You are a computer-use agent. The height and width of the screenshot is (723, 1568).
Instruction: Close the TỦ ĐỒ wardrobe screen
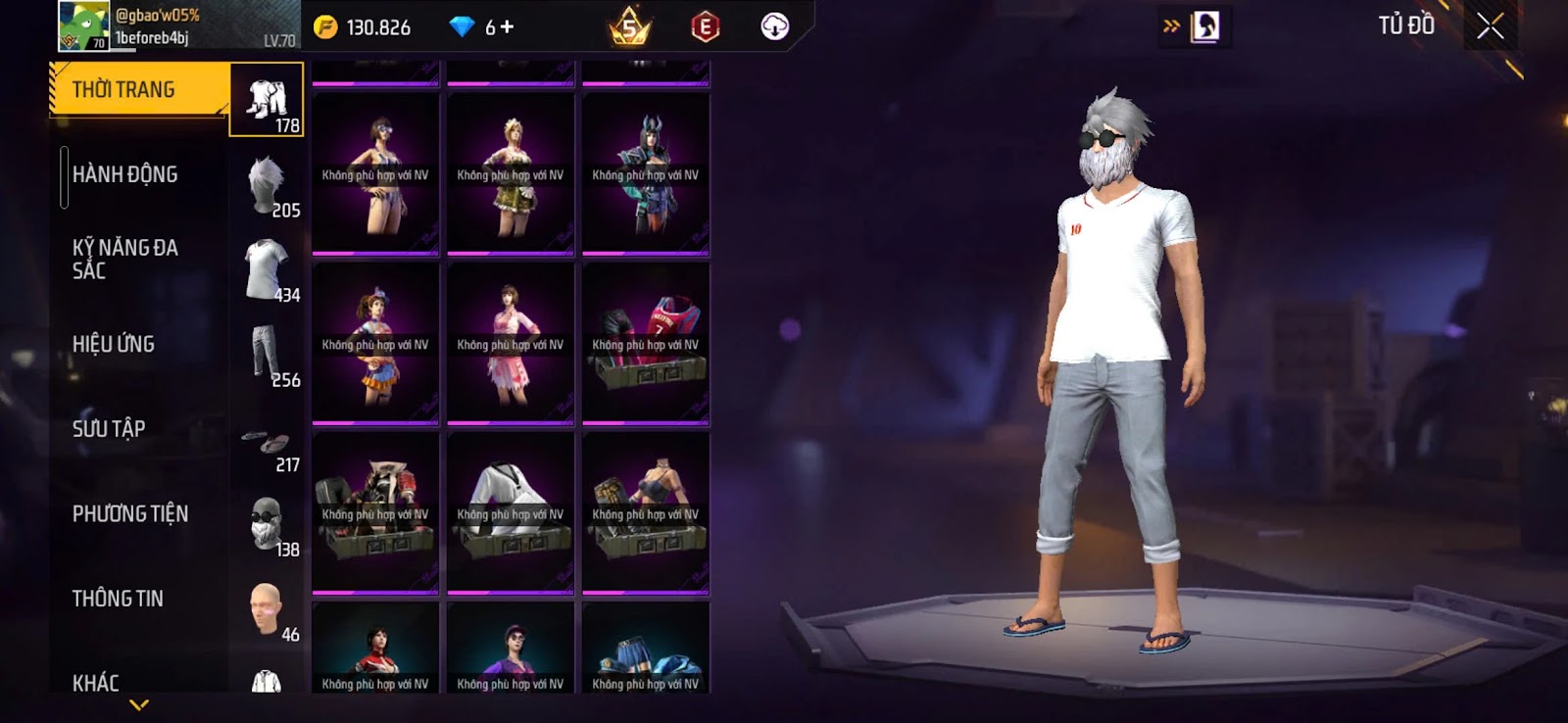click(x=1490, y=26)
